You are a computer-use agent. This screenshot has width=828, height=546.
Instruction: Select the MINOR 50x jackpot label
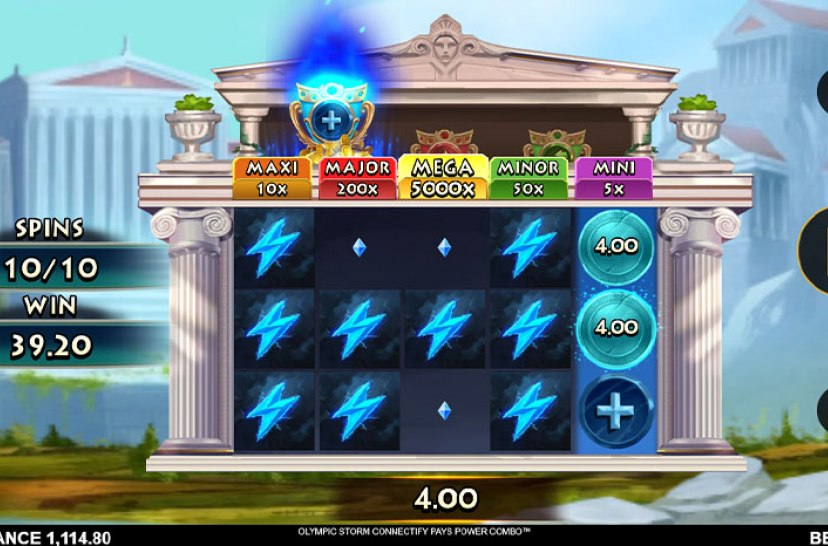[528, 178]
